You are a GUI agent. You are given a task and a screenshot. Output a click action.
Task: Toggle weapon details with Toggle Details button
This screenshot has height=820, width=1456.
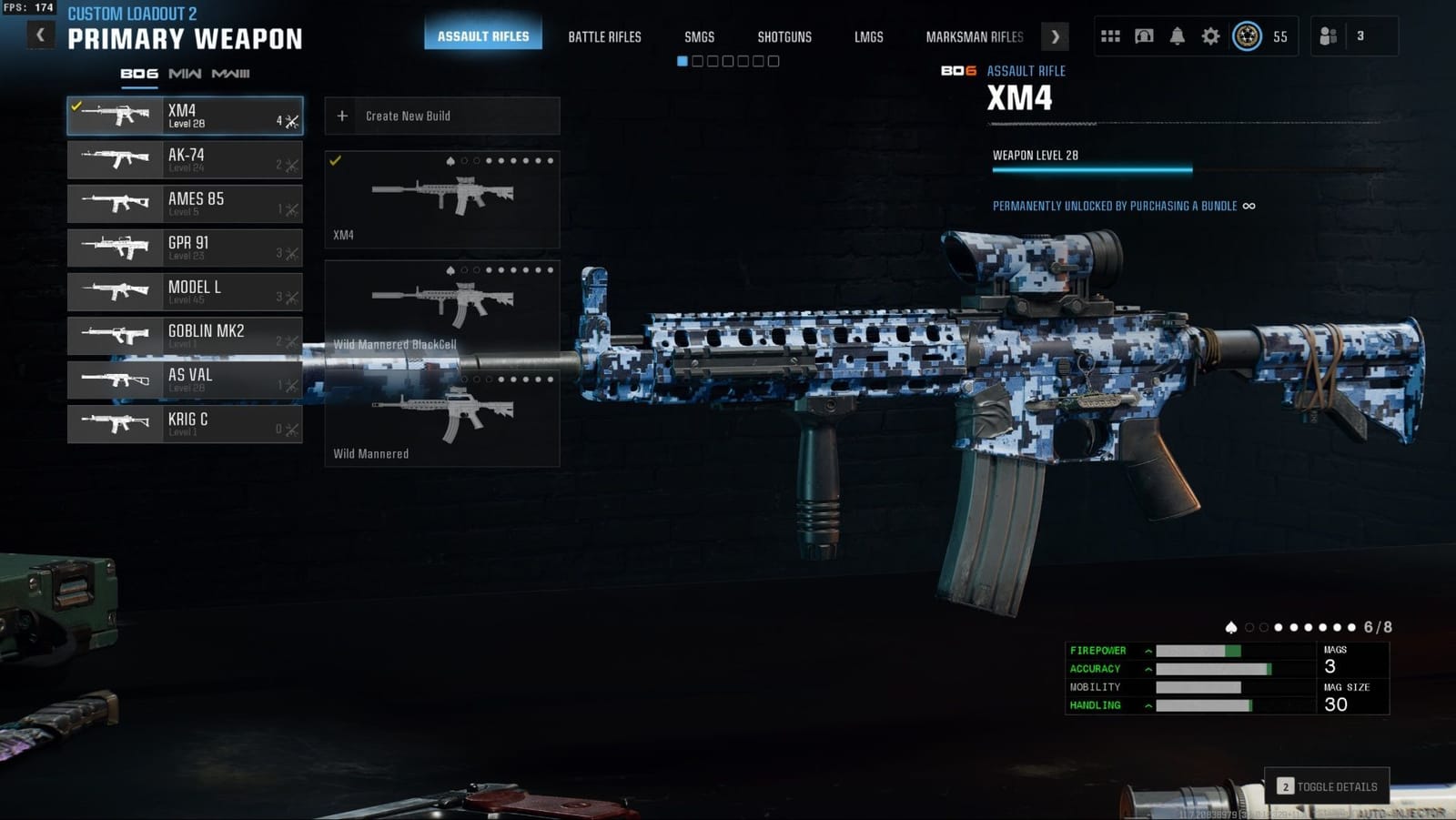click(1326, 785)
